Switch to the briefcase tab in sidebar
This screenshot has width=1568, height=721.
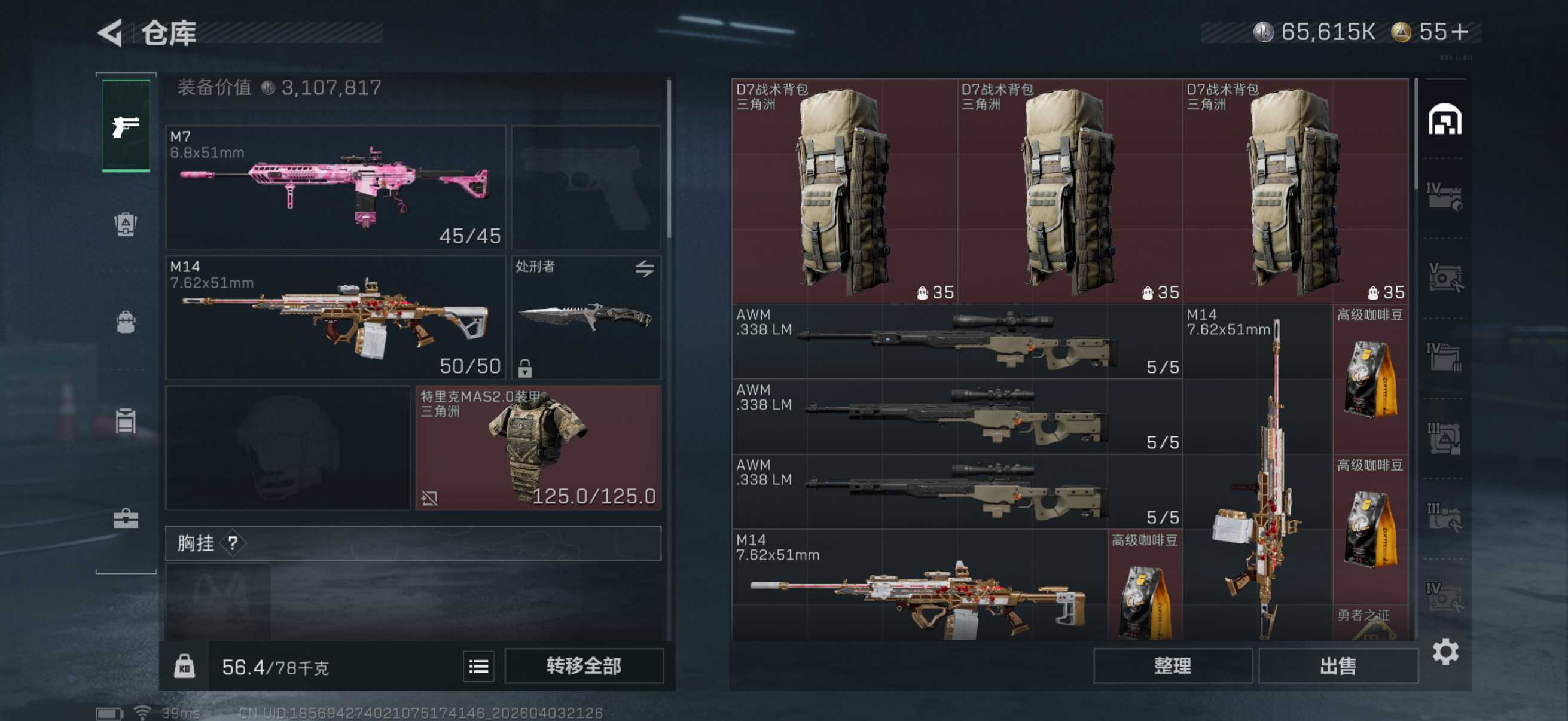[x=126, y=518]
